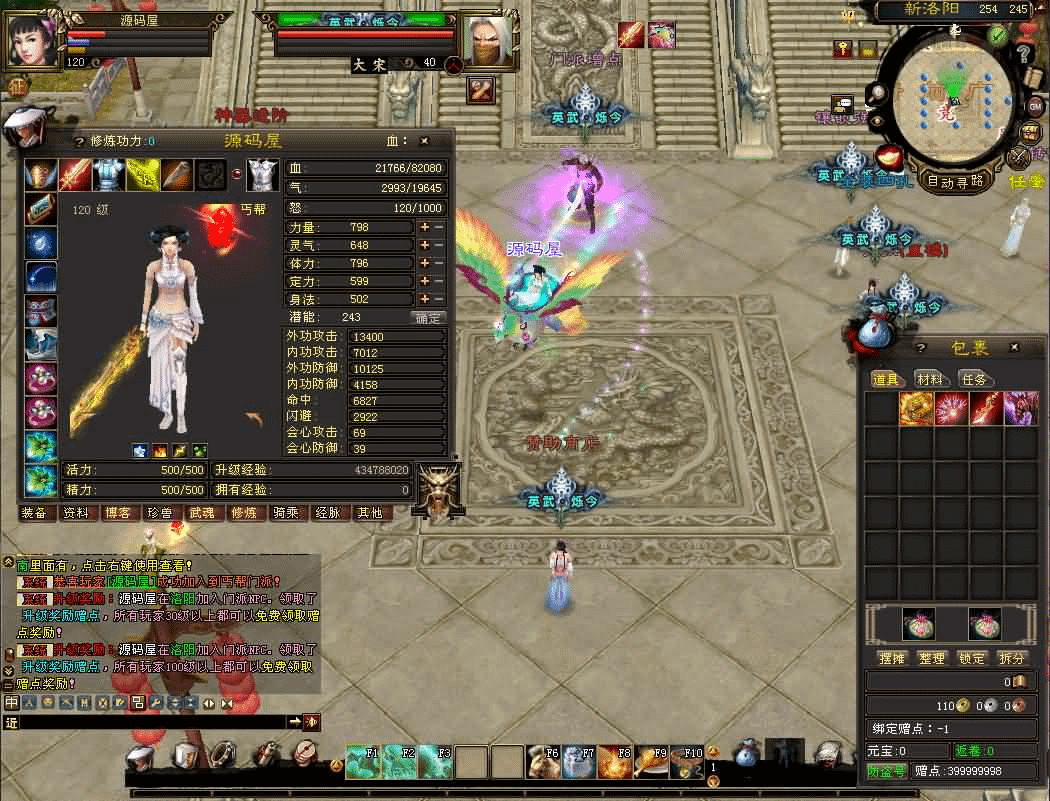Image resolution: width=1050 pixels, height=801 pixels.
Task: Toggle the 锁定 lock button
Action: point(972,659)
